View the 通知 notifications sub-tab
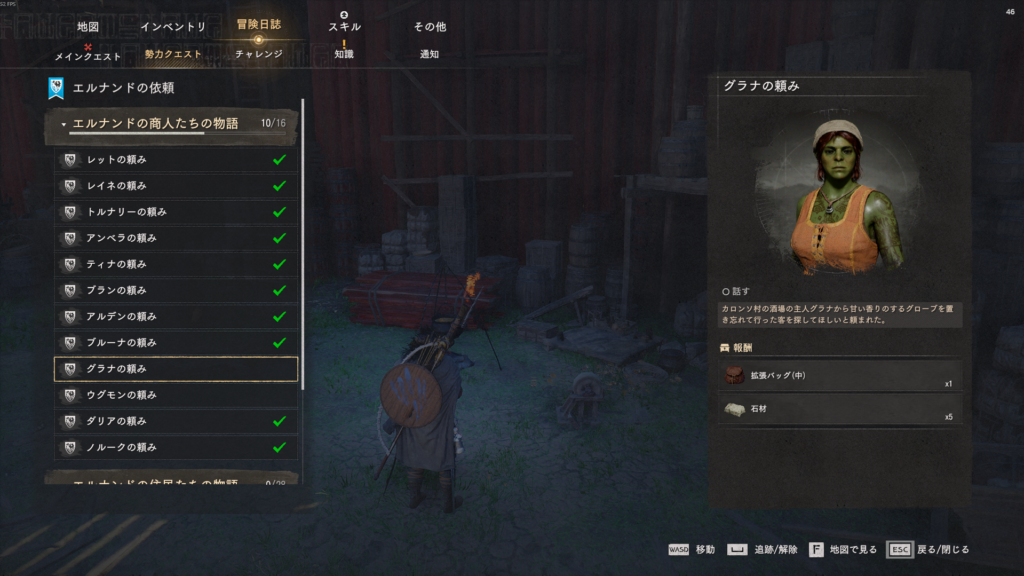The image size is (1024, 576). click(429, 55)
